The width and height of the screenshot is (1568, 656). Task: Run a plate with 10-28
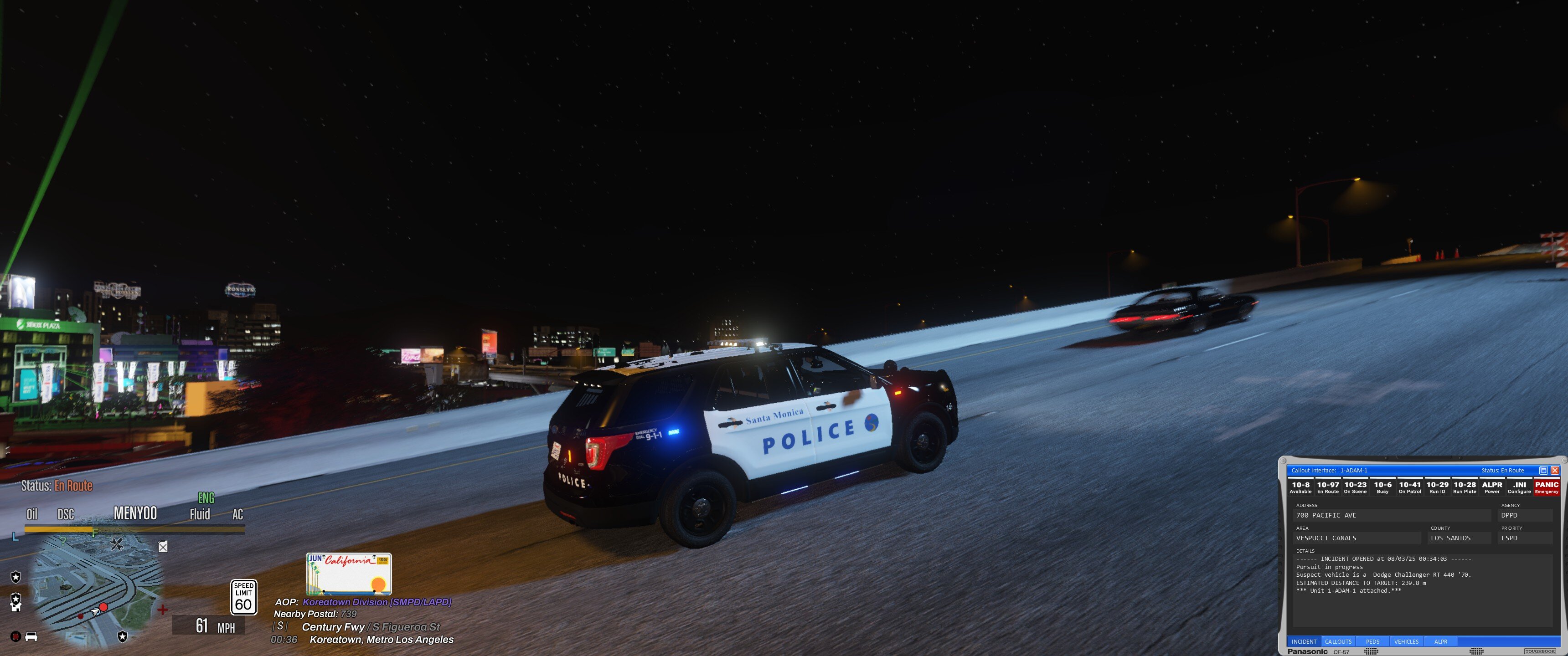point(1465,487)
